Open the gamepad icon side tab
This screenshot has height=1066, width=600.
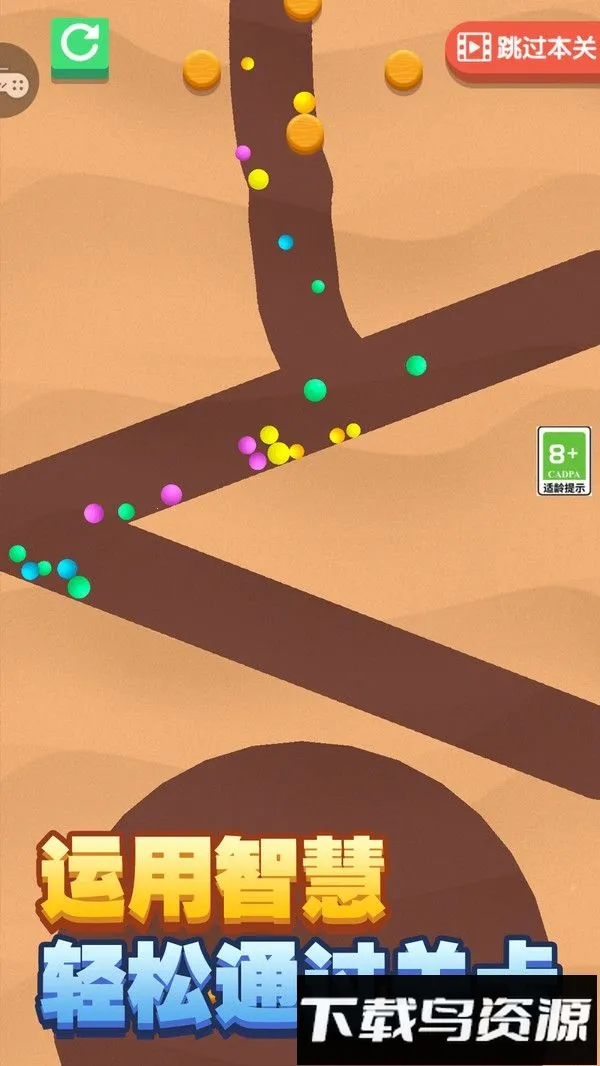(14, 80)
